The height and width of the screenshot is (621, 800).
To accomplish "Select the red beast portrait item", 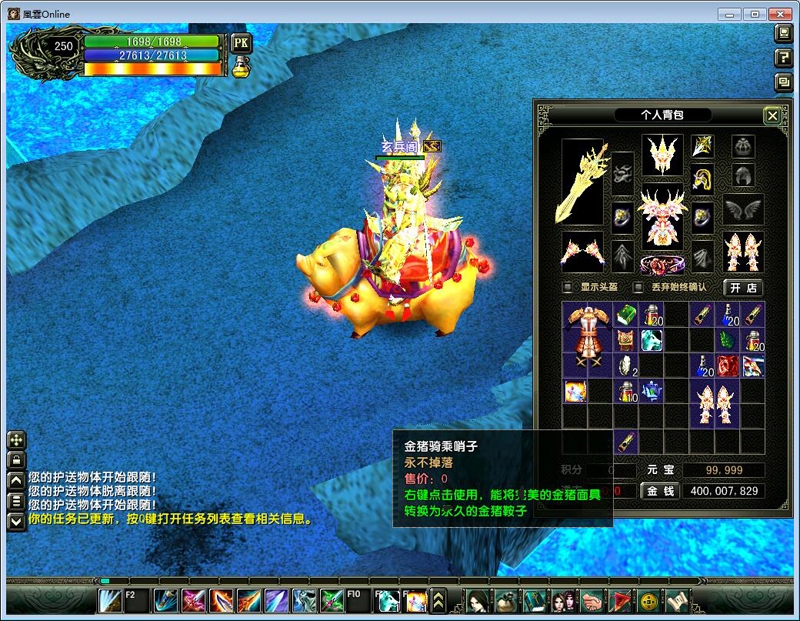I will (729, 366).
